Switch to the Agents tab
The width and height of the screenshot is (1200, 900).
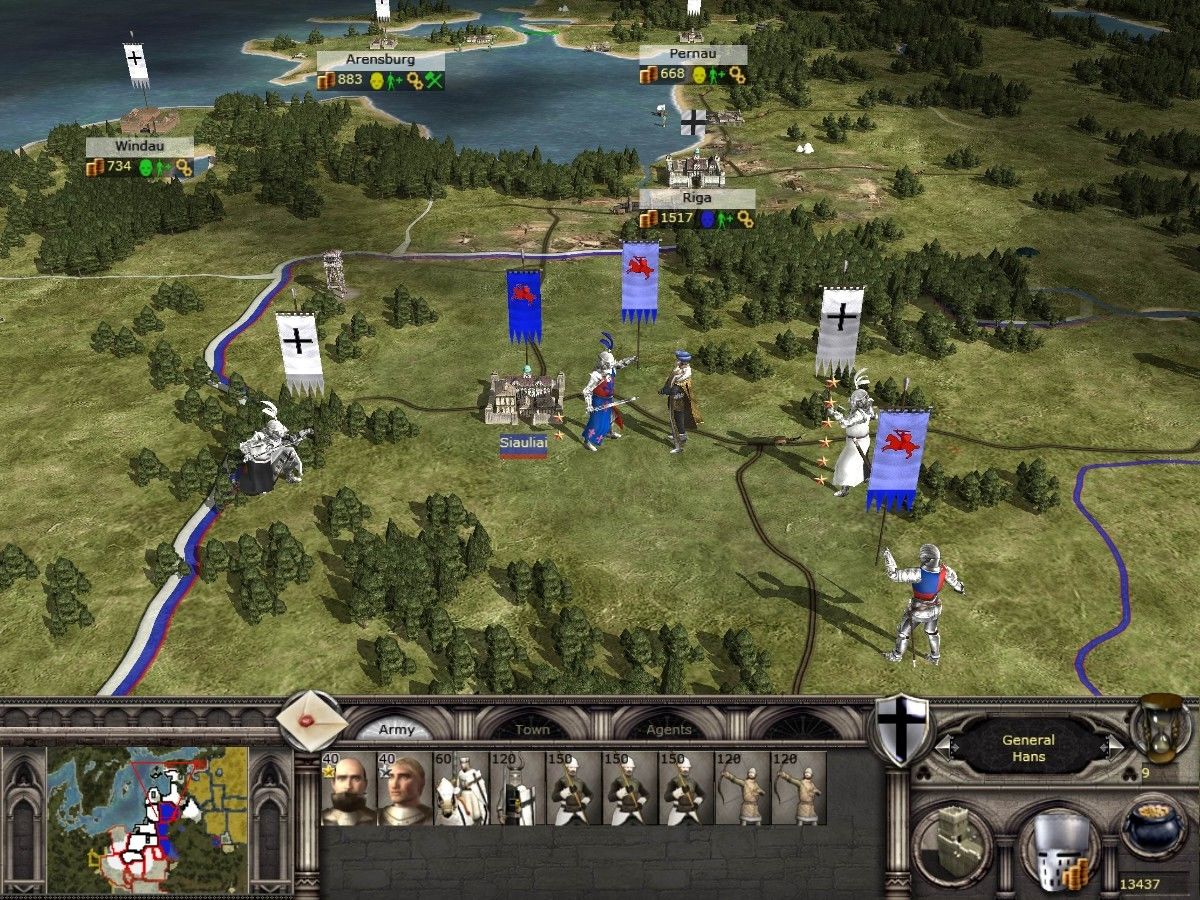pyautogui.click(x=668, y=730)
